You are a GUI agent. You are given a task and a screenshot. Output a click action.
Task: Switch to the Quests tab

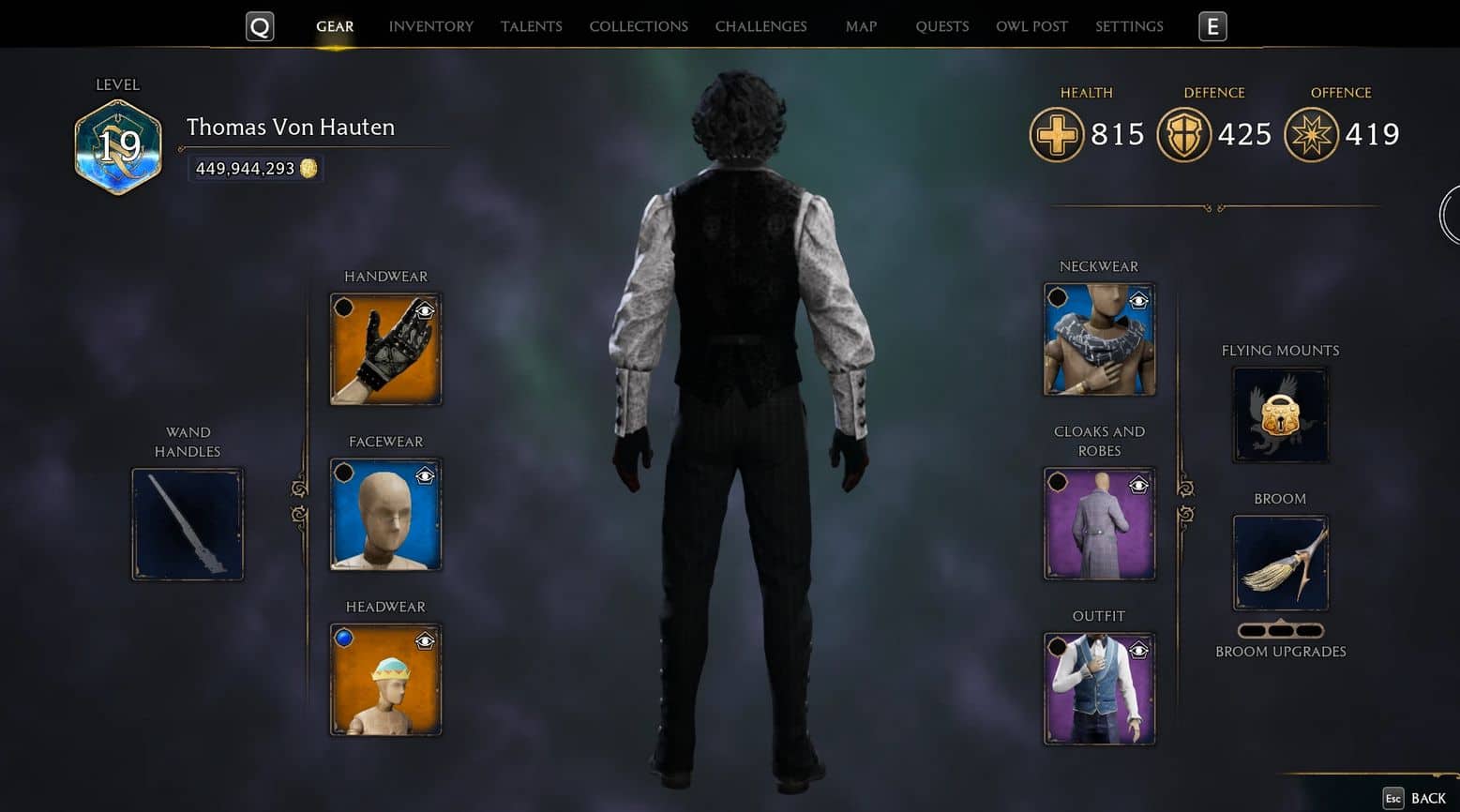[941, 26]
